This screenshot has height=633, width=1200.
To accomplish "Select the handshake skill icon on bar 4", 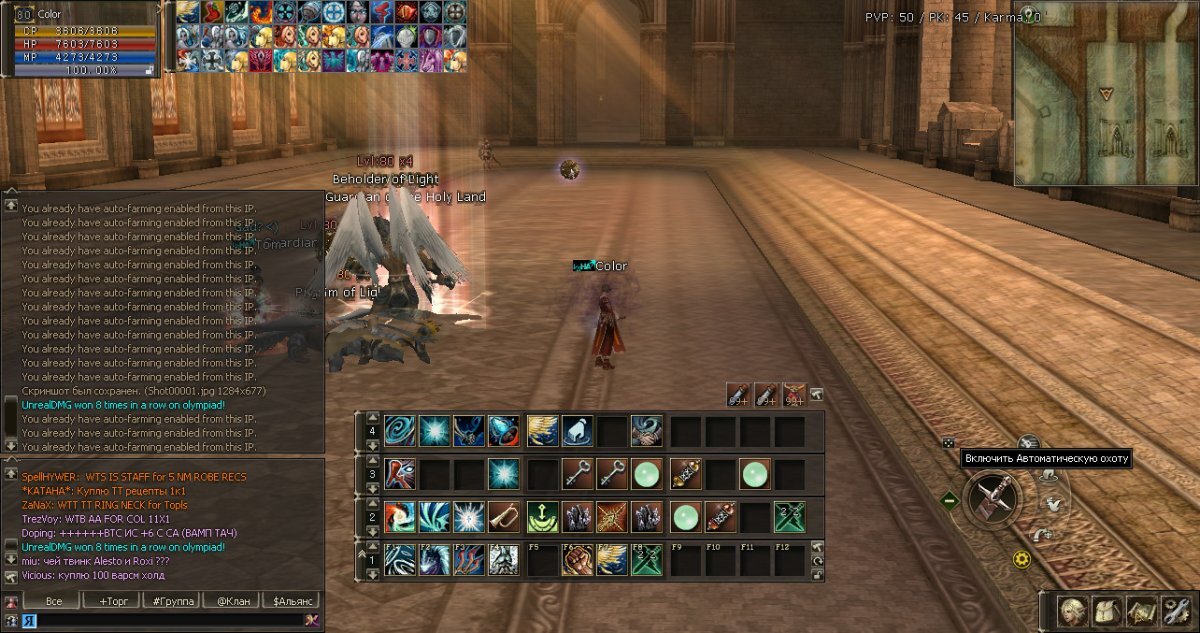I will [x=645, y=431].
